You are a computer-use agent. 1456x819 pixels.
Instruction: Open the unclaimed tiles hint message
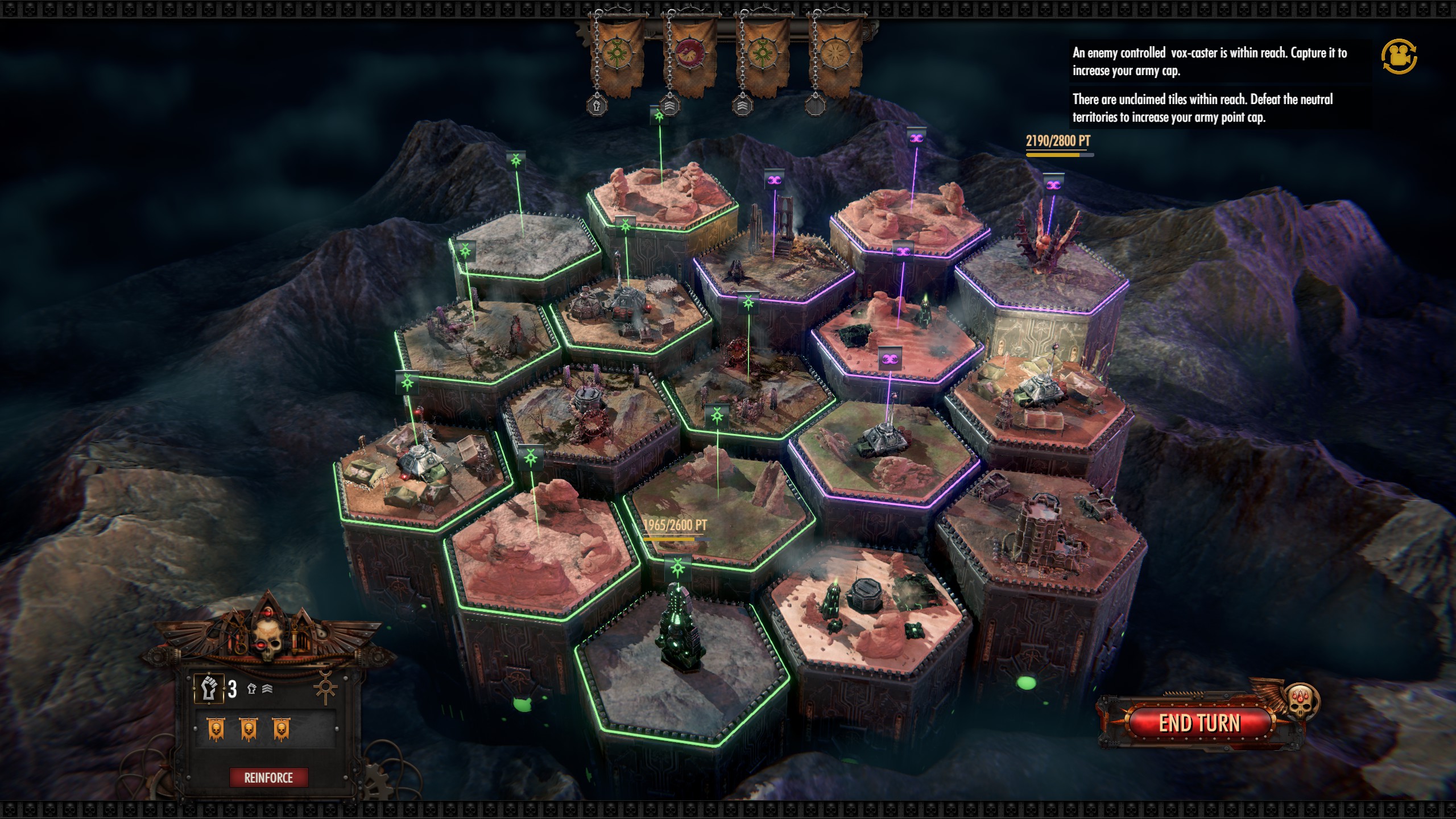(1202, 108)
